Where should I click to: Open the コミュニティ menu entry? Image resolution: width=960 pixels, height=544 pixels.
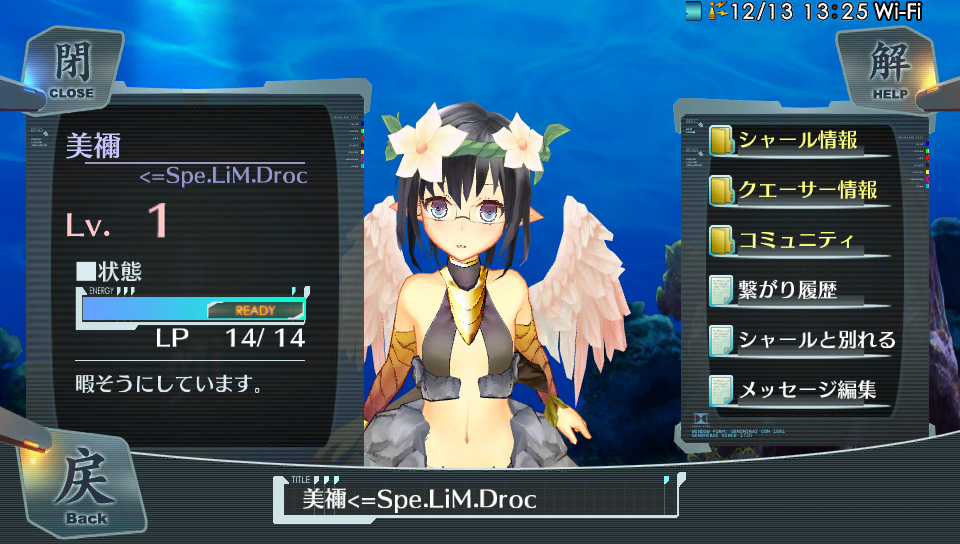pos(796,240)
